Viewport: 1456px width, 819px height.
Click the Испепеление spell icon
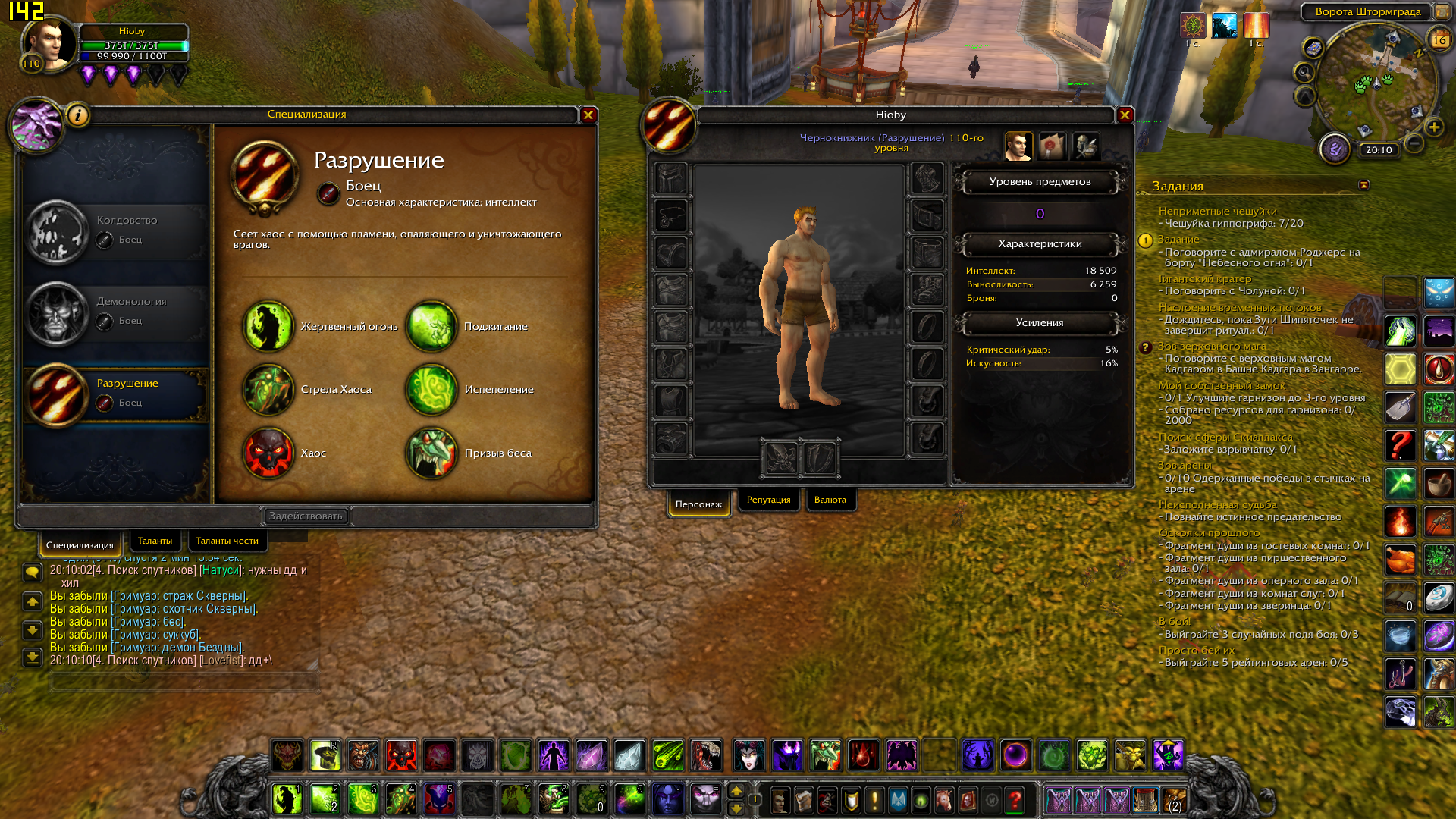pyautogui.click(x=431, y=390)
